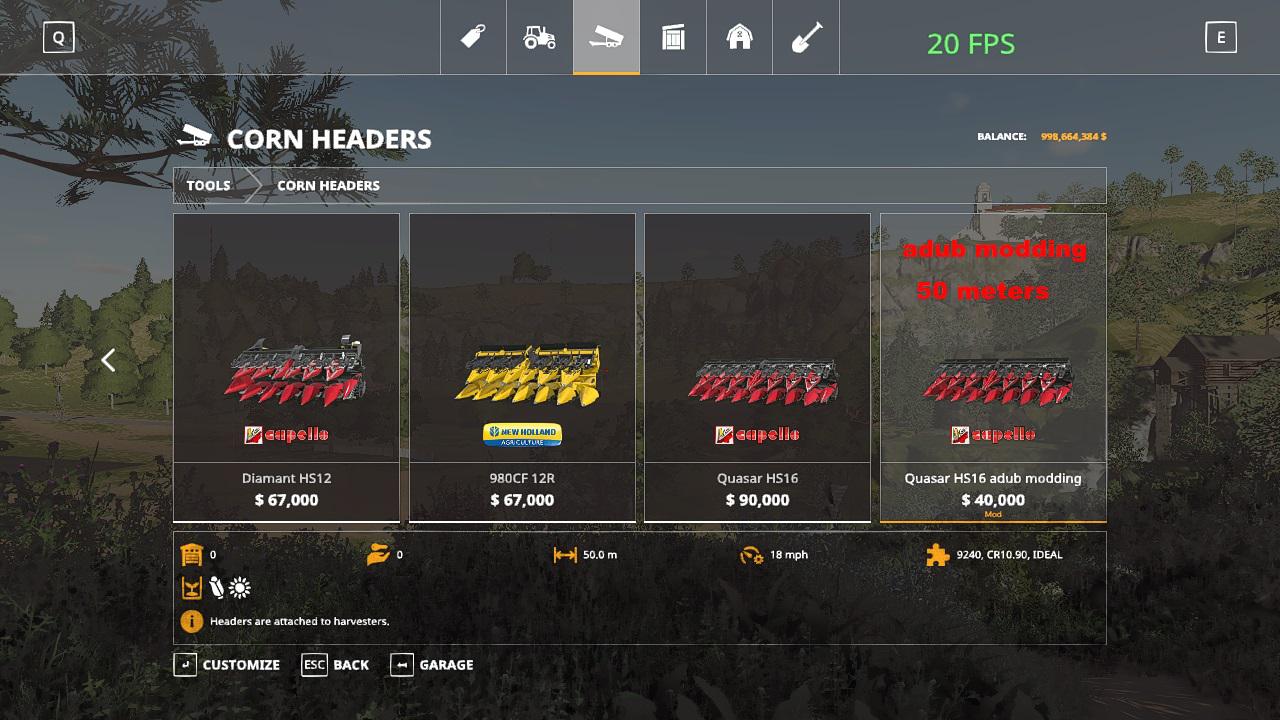The height and width of the screenshot is (720, 1280).
Task: Open the shovel landscaping tab
Action: click(x=806, y=38)
